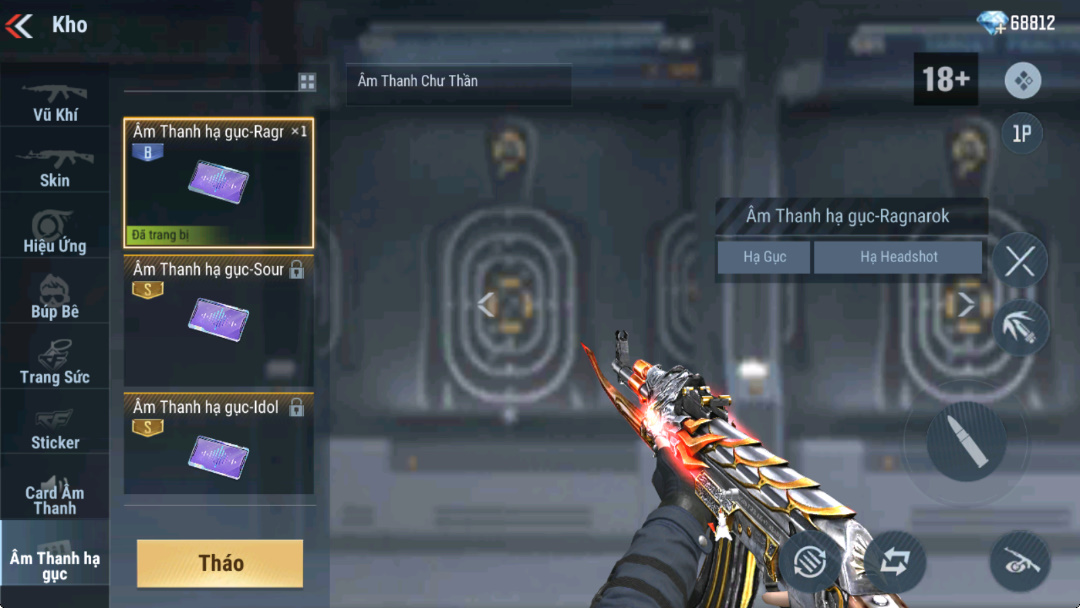The image size is (1080, 608).
Task: Show the Búp Bê category
Action: point(55,298)
